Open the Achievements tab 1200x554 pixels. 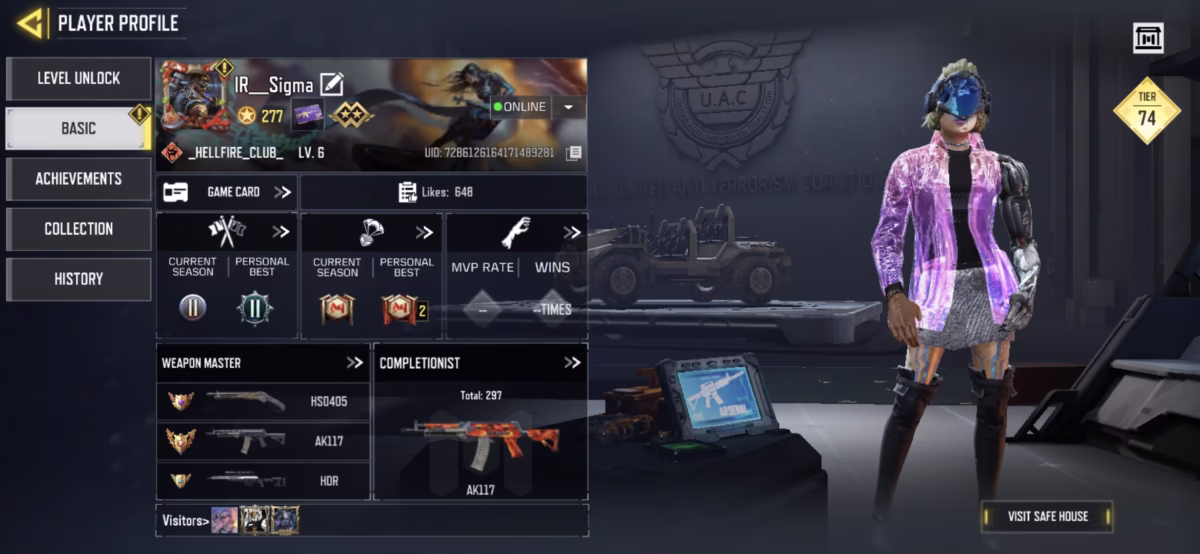79,178
